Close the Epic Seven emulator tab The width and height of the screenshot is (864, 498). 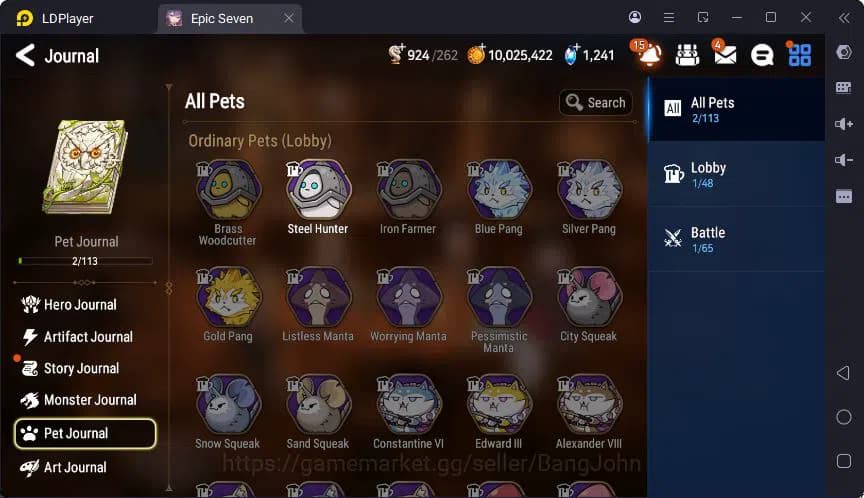(x=289, y=18)
